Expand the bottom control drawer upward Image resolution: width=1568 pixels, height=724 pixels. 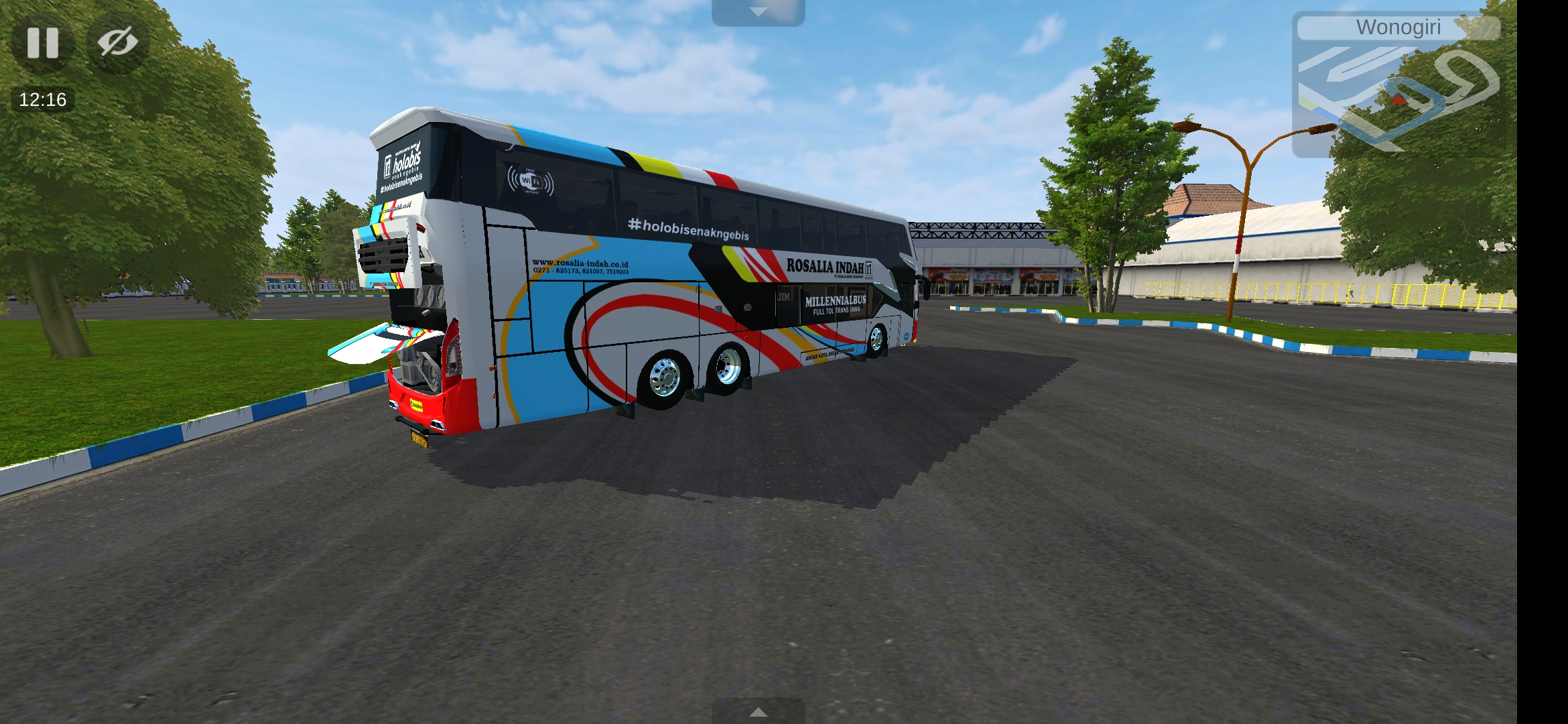(758, 712)
